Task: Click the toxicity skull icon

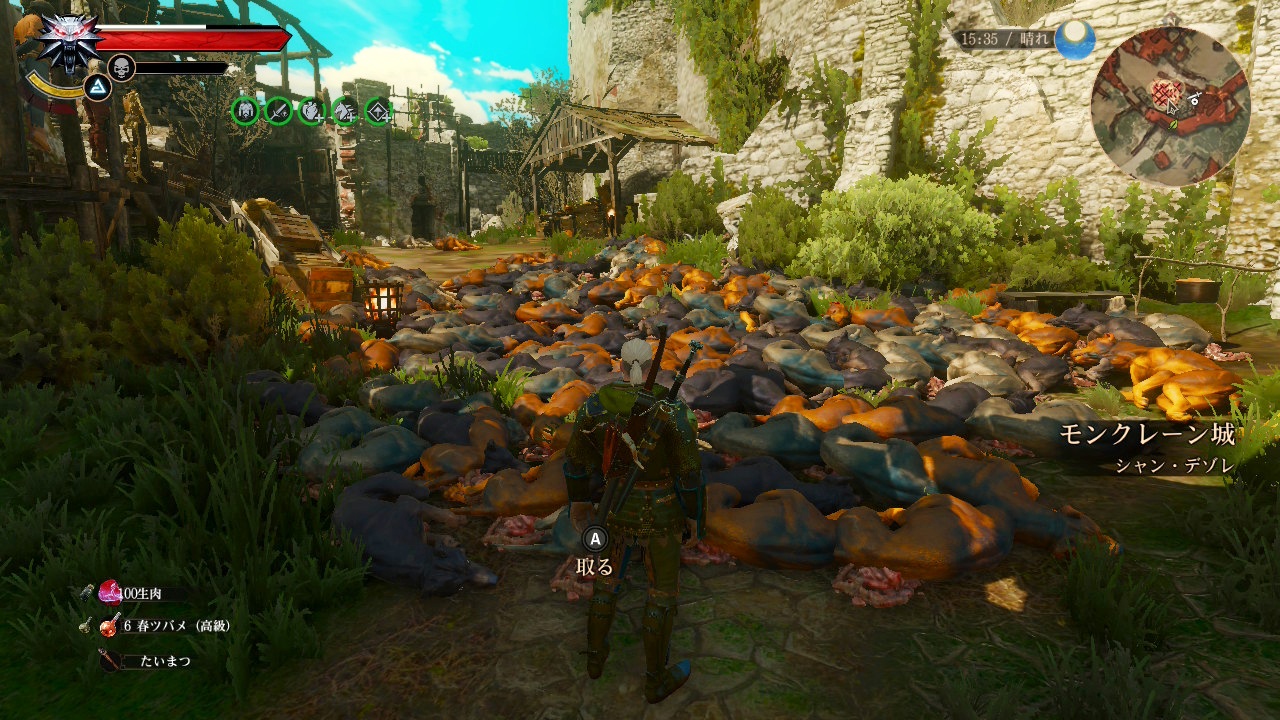Action: [120, 67]
